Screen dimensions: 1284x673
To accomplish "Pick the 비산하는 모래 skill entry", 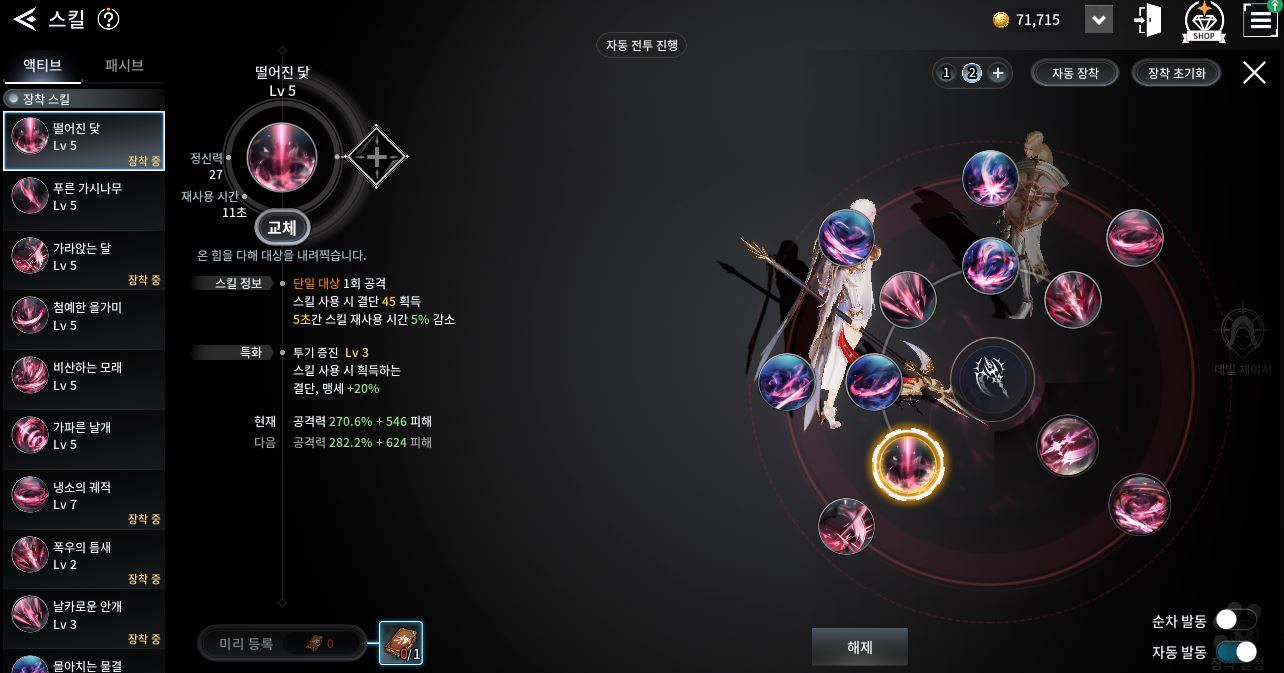I will [84, 376].
